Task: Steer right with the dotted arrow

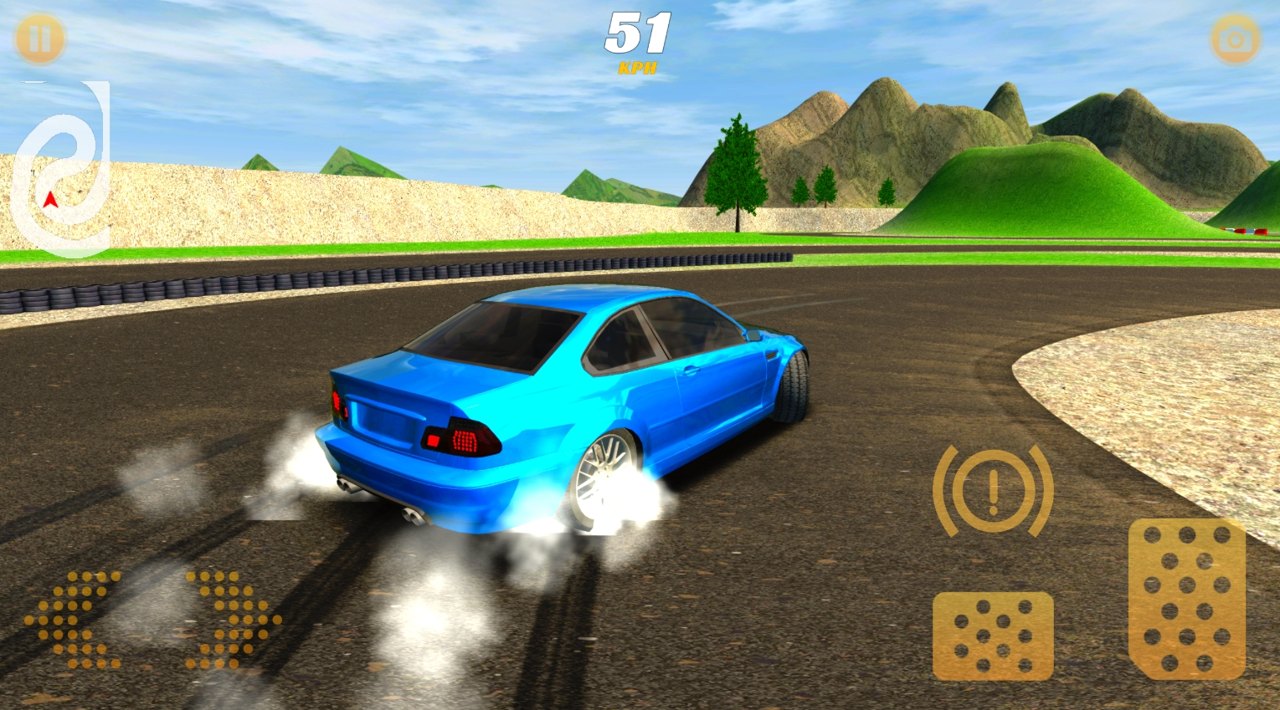Action: click(232, 619)
